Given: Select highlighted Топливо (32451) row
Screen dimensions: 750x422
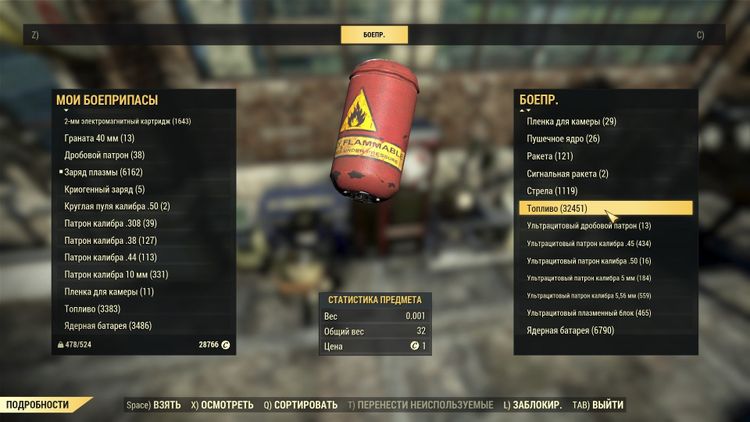Looking at the screenshot, I should coord(605,208).
